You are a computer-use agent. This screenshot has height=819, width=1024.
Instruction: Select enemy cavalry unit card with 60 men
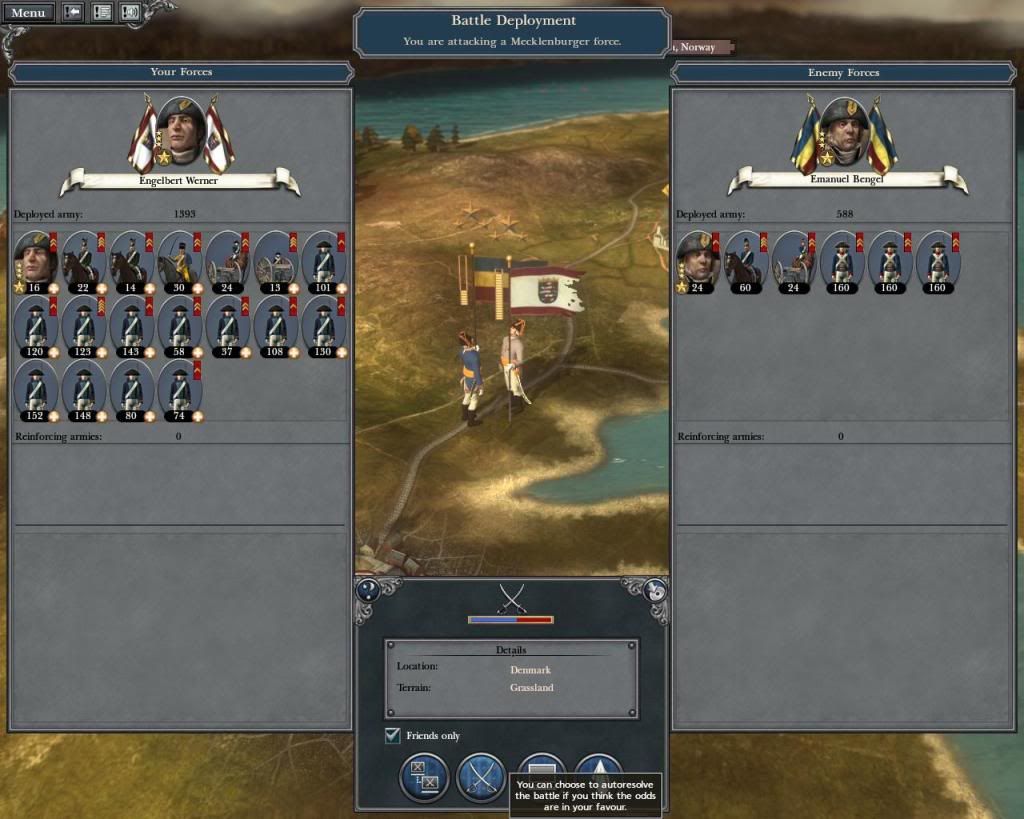pos(746,260)
